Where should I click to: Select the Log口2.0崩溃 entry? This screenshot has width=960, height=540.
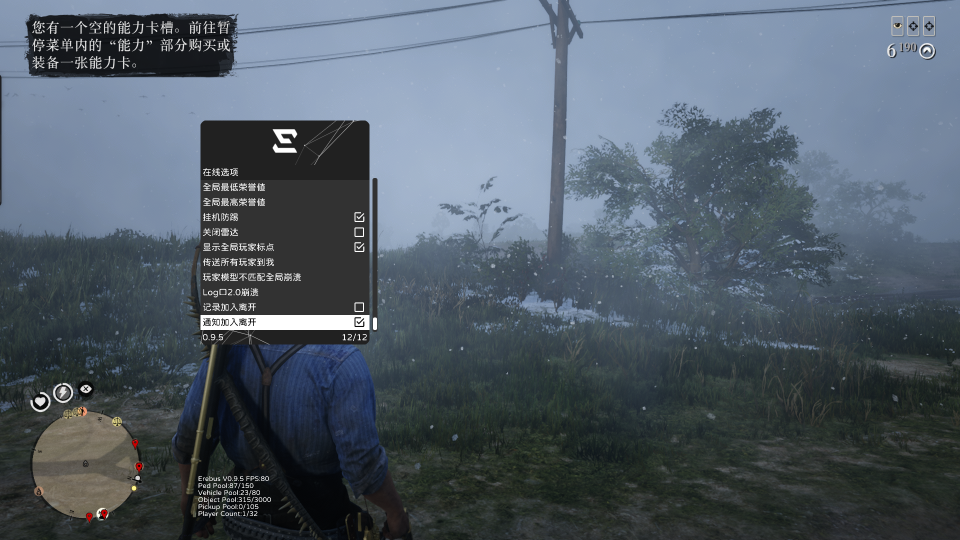[284, 292]
